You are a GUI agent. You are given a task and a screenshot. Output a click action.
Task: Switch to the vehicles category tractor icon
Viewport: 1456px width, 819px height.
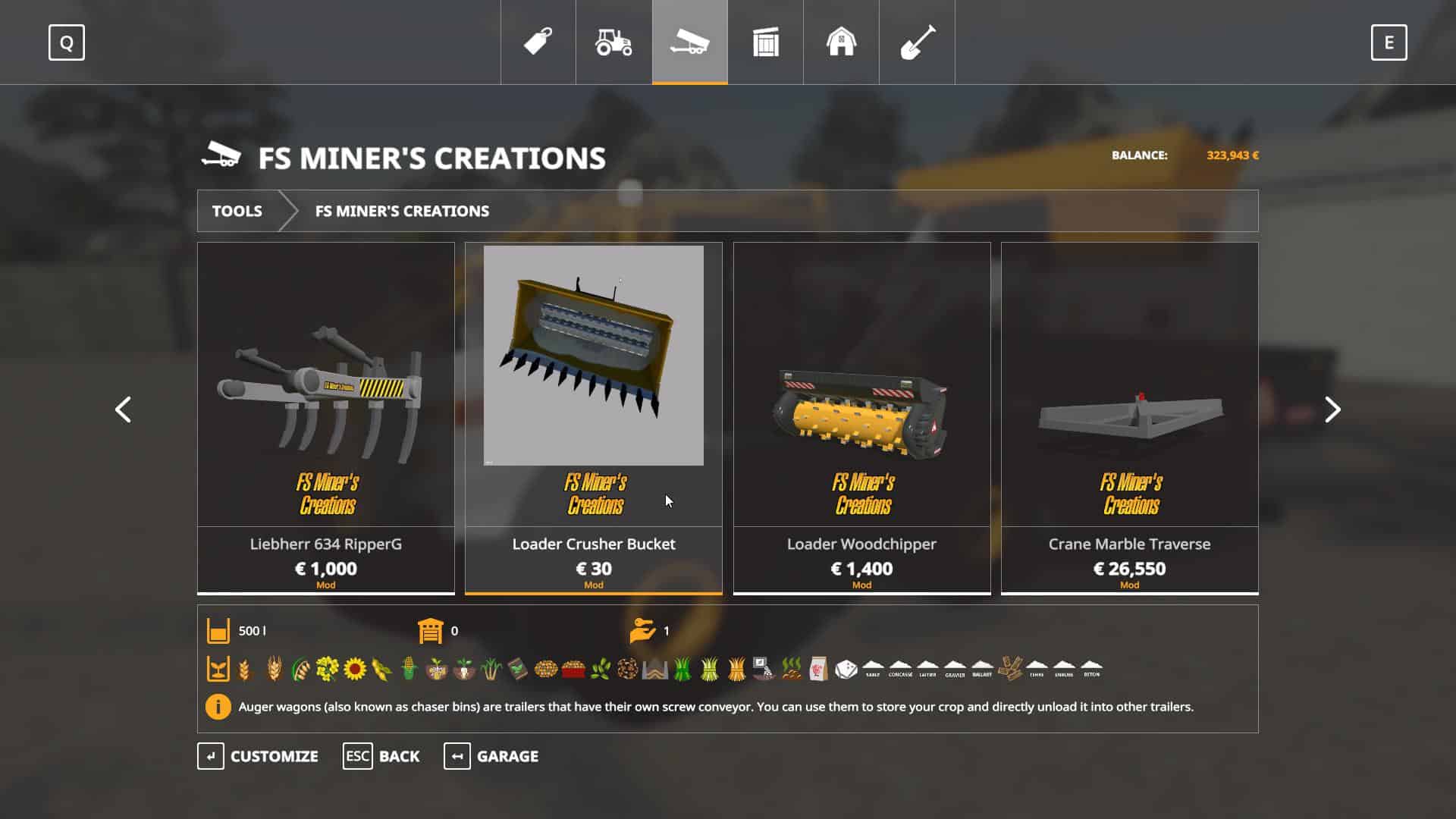(x=613, y=43)
